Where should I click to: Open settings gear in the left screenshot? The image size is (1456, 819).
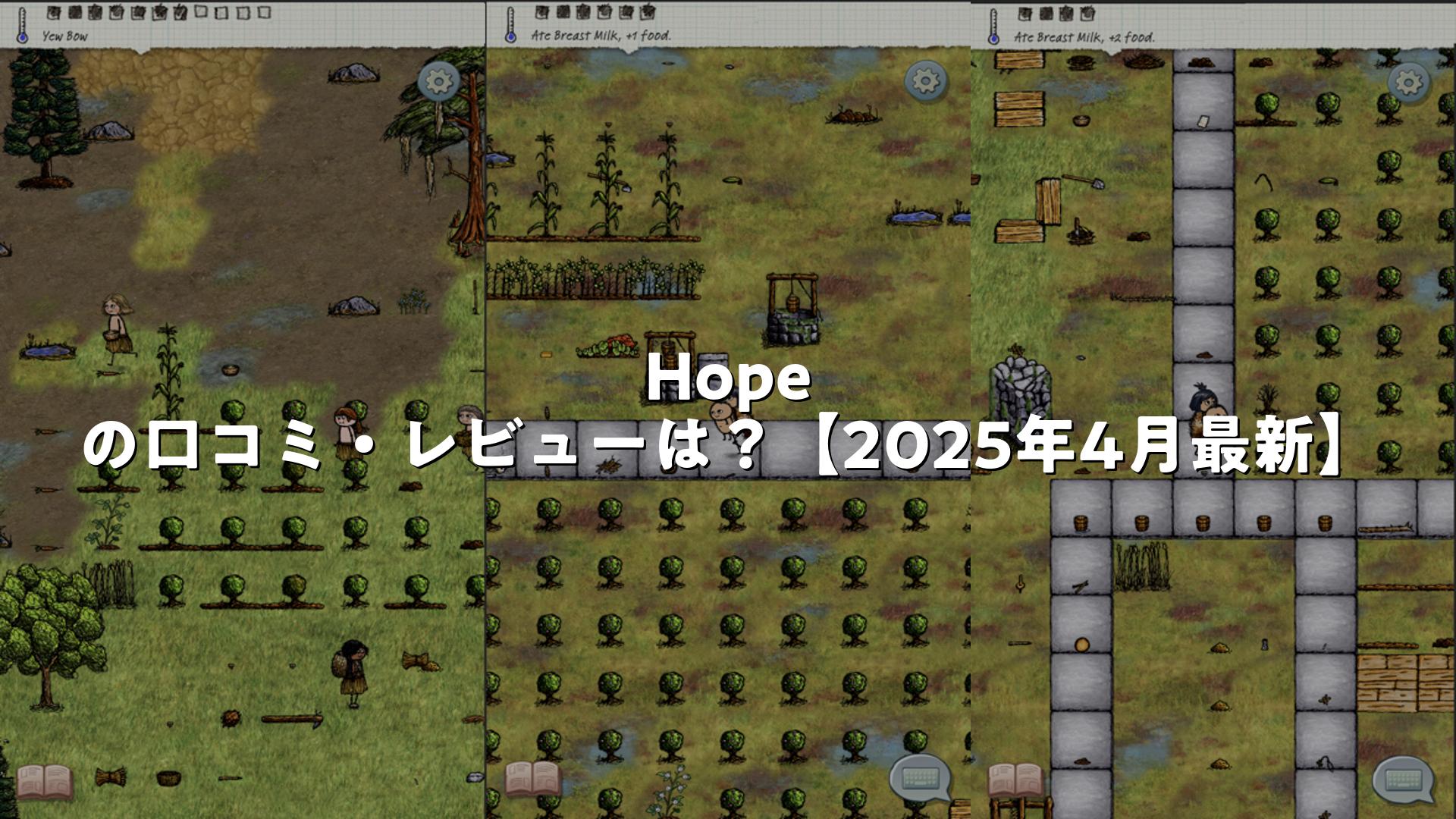tap(438, 80)
